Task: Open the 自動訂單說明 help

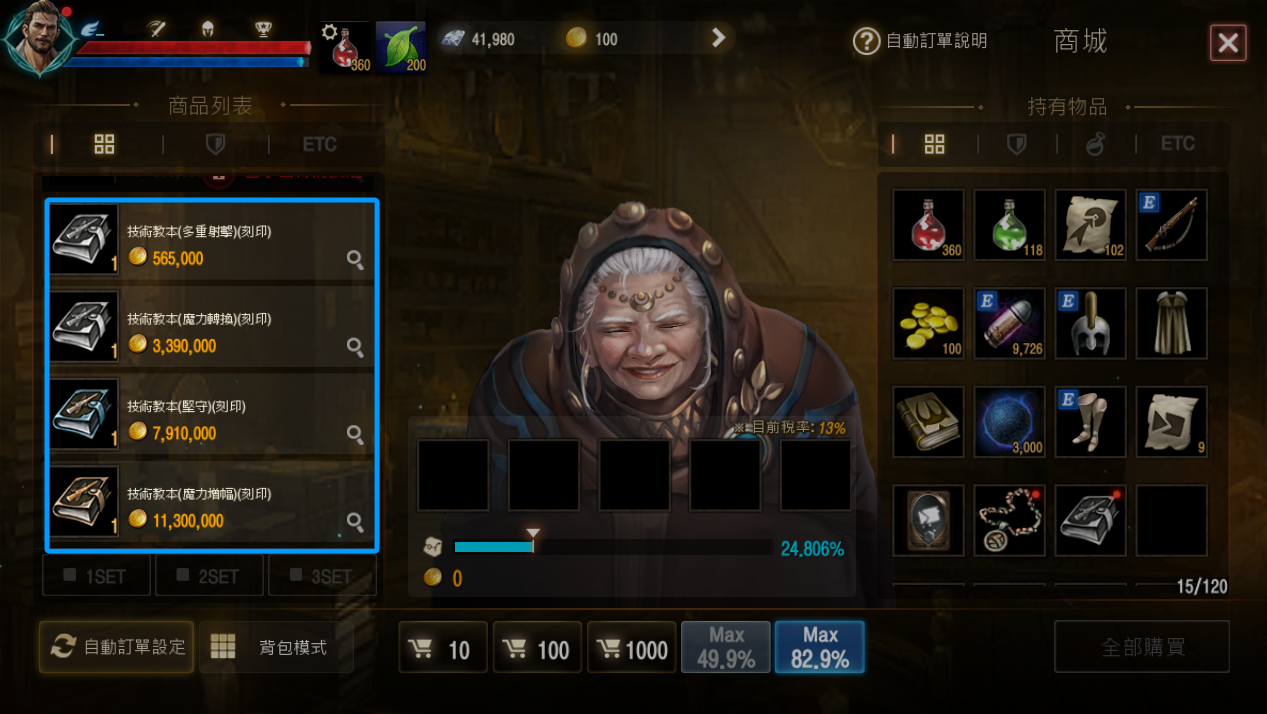Action: pyautogui.click(x=920, y=41)
